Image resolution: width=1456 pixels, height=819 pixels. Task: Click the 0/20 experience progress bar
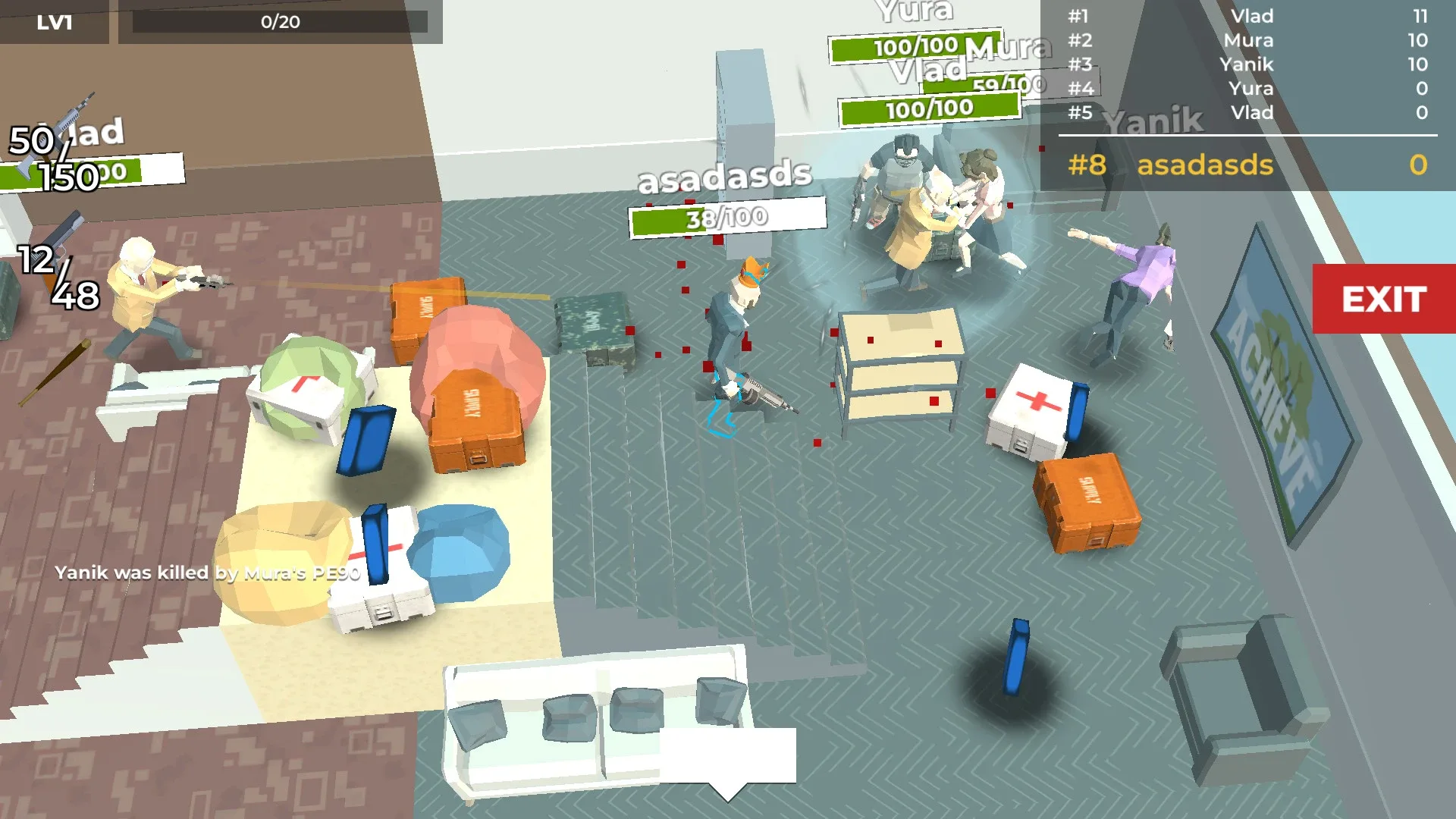coord(281,21)
